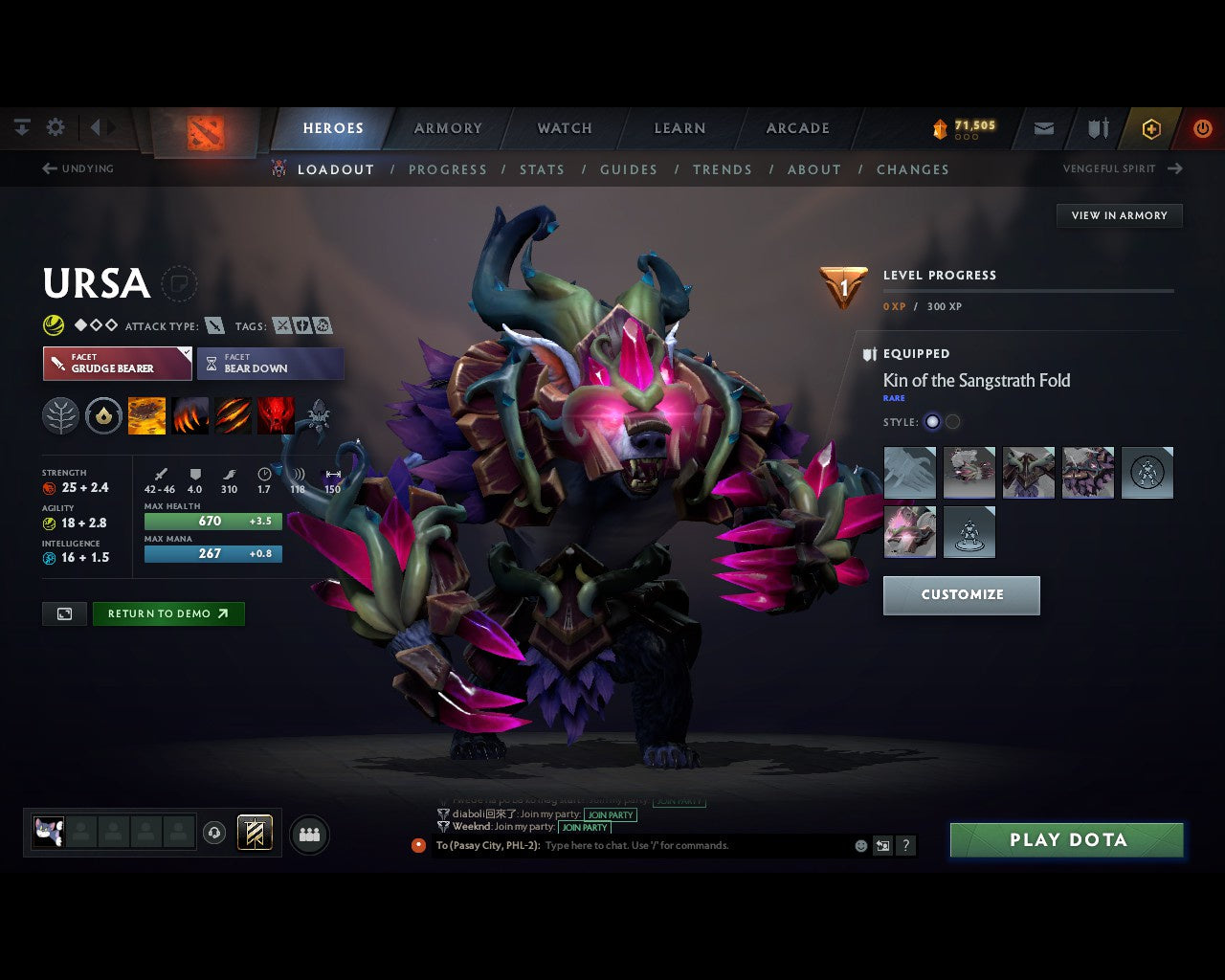1225x980 pixels.
Task: Select the Grudge Bearer facet
Action: coord(117,364)
